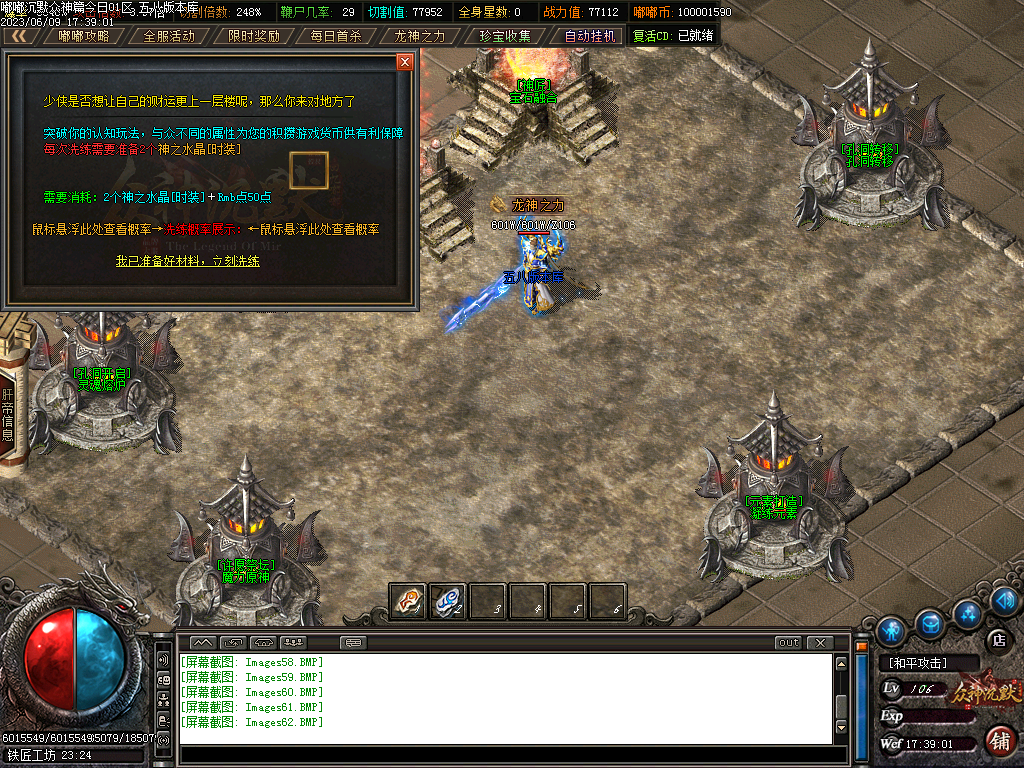Image resolution: width=1024 pixels, height=768 pixels.
Task: Close the chat window with X button
Action: coord(820,643)
